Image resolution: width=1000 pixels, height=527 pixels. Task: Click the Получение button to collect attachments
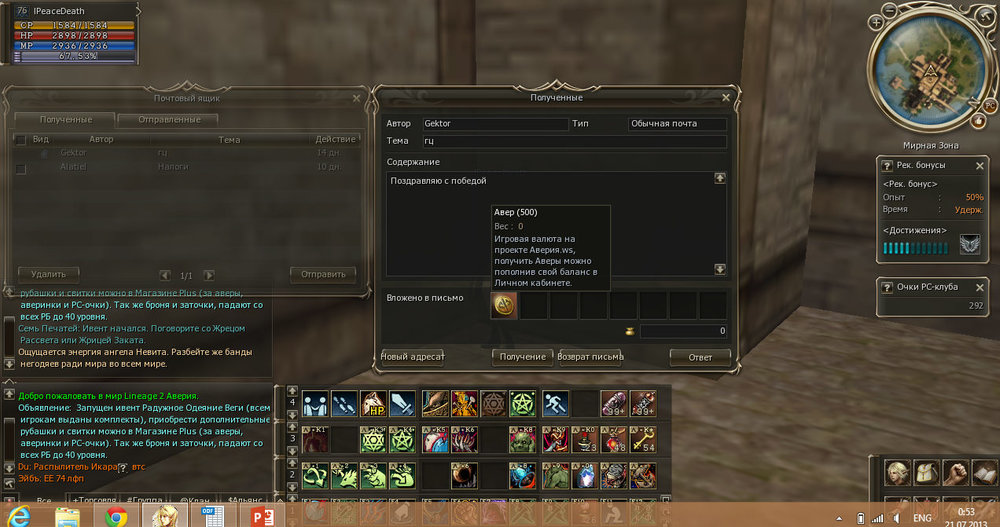coord(524,356)
